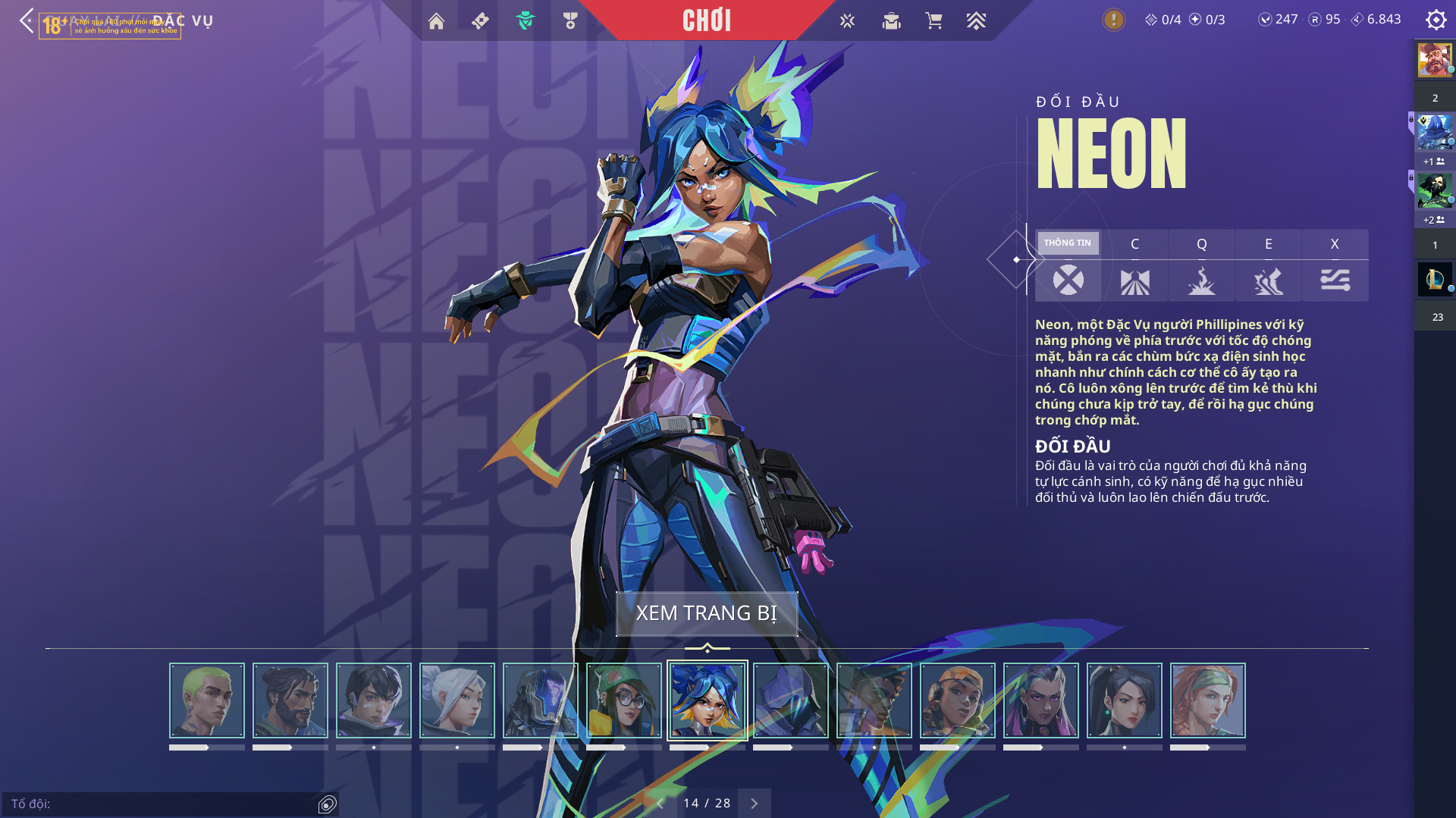Select the purple-haired agent portrait
Viewport: 1456px width, 818px height.
click(1041, 700)
